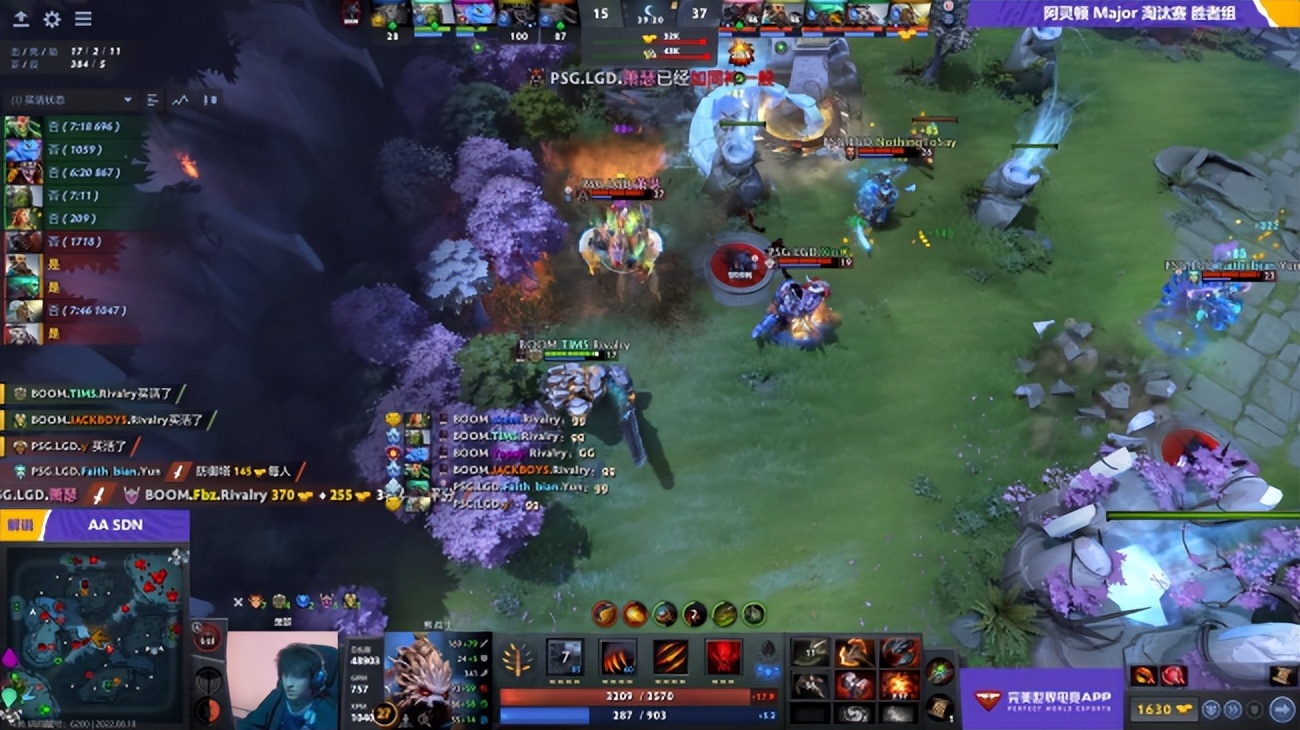Toggle the stats list view next to dropdown
The width and height of the screenshot is (1300, 730).
click(x=153, y=100)
